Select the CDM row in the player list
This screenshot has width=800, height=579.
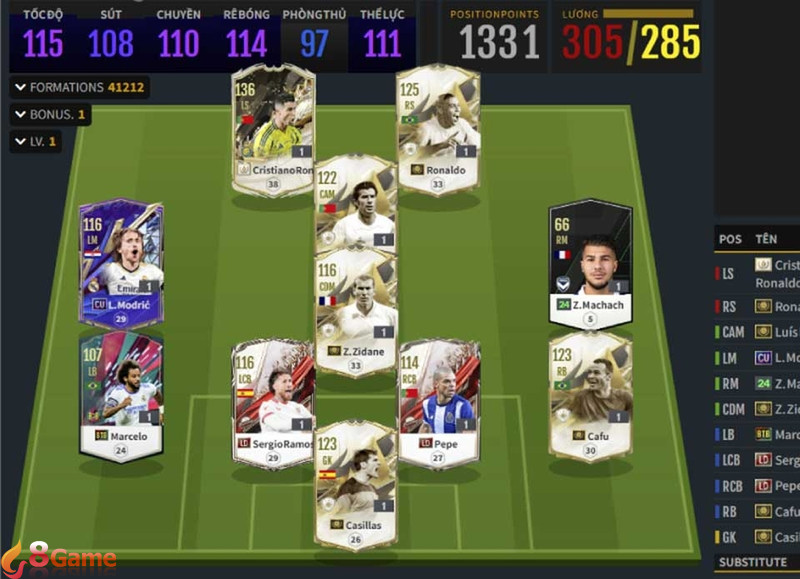tap(757, 408)
